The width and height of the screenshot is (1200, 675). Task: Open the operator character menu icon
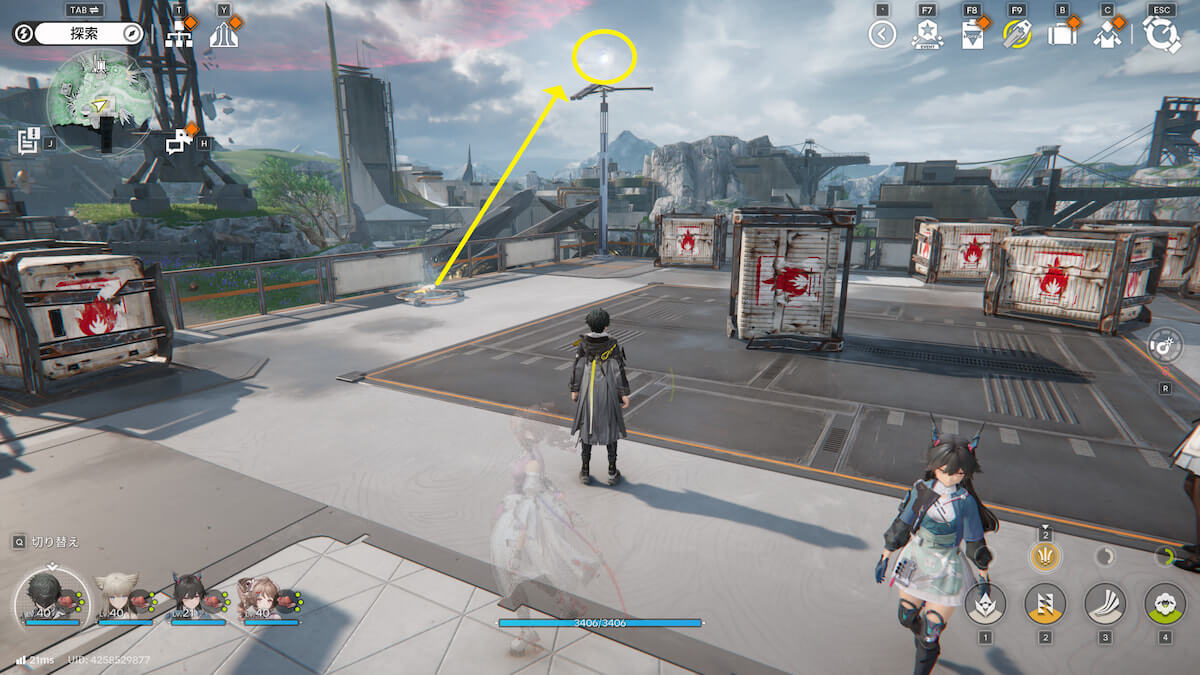point(1107,35)
